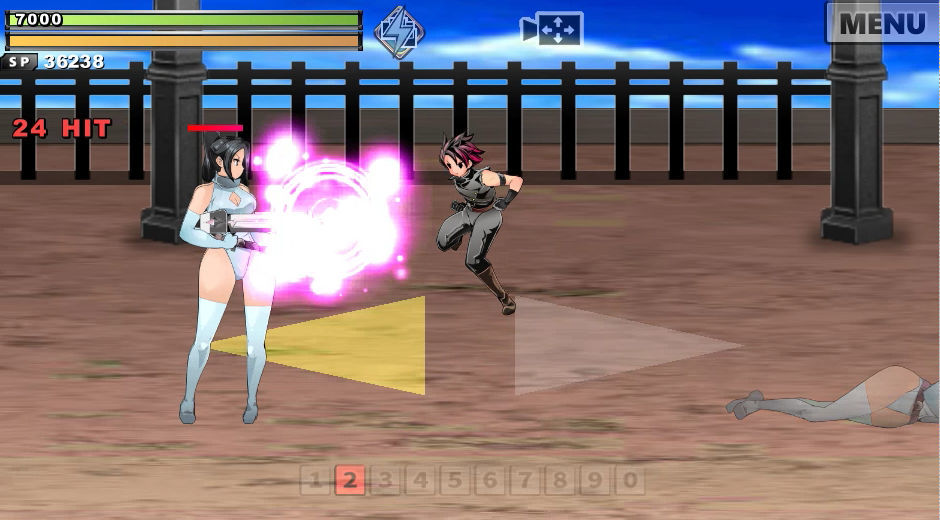Toggle the camera move control icon
The width and height of the screenshot is (940, 520).
[552, 29]
